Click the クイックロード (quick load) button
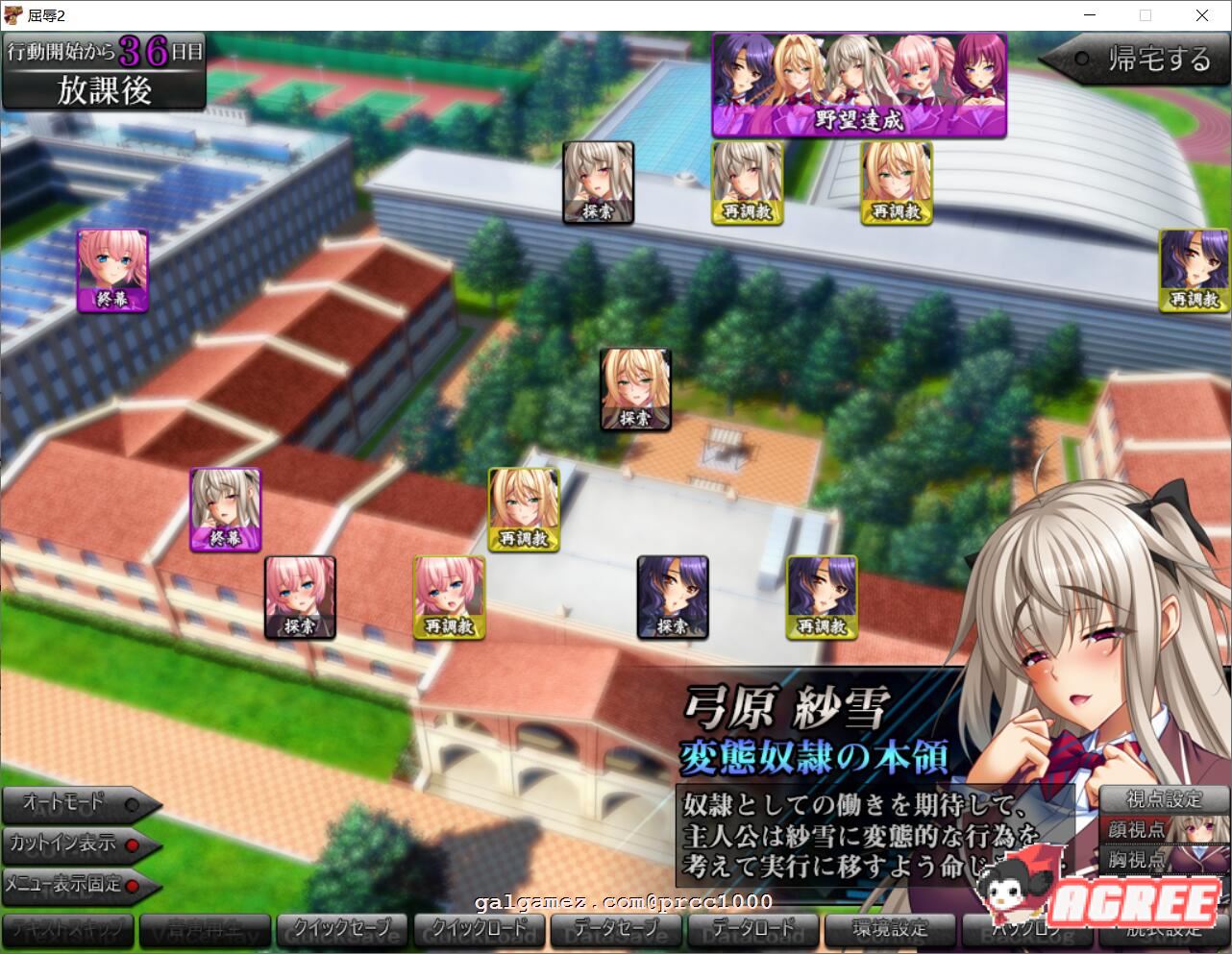1232x954 pixels. click(479, 929)
